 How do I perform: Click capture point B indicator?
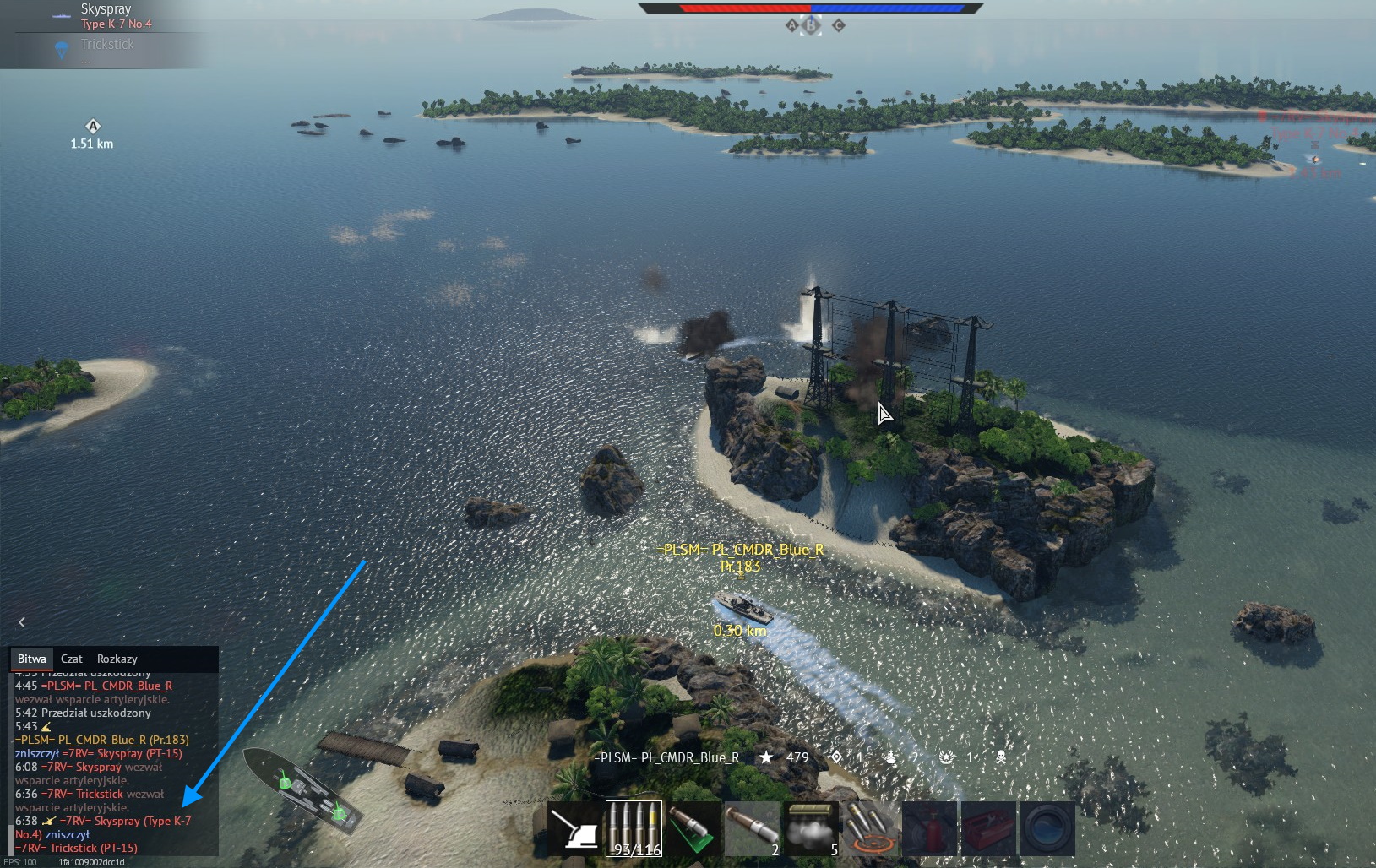tap(811, 25)
